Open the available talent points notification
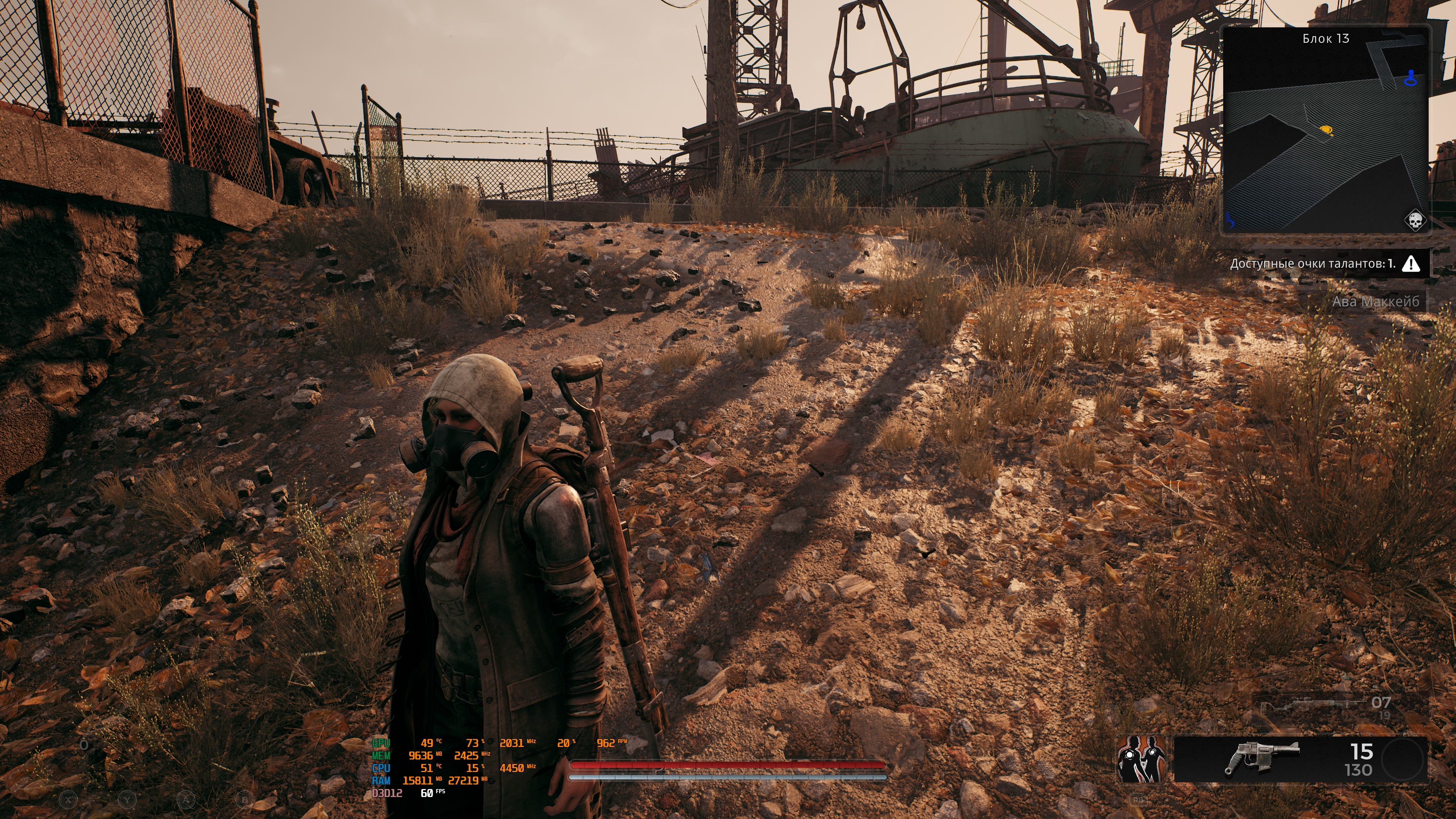 pyautogui.click(x=1312, y=264)
